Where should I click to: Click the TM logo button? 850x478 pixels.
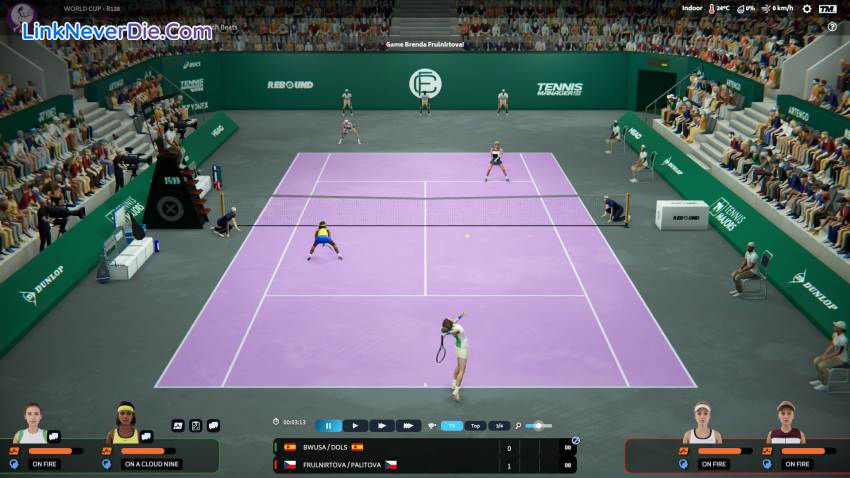(827, 9)
